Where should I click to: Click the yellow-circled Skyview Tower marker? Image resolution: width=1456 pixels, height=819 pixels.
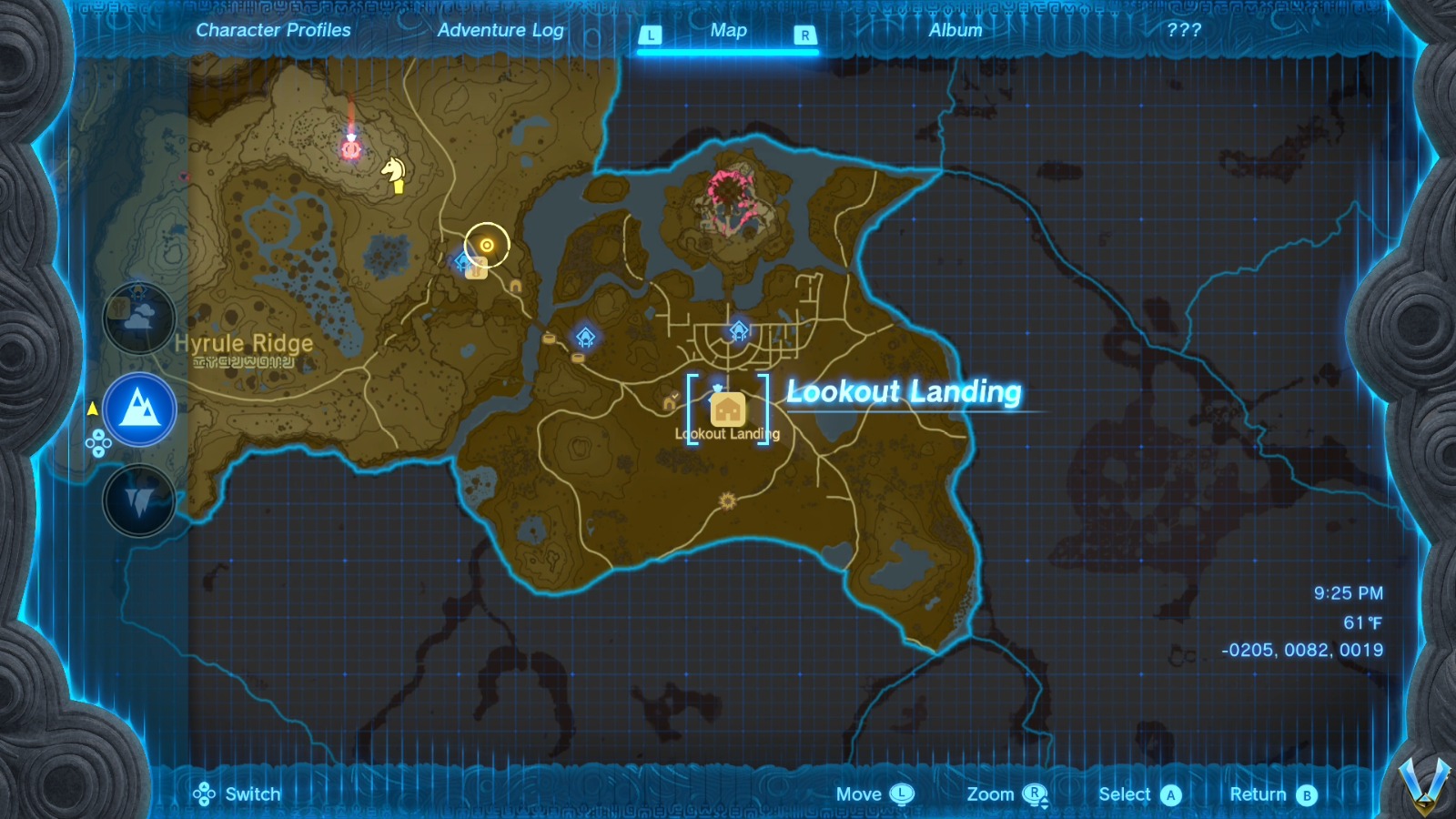(x=487, y=245)
